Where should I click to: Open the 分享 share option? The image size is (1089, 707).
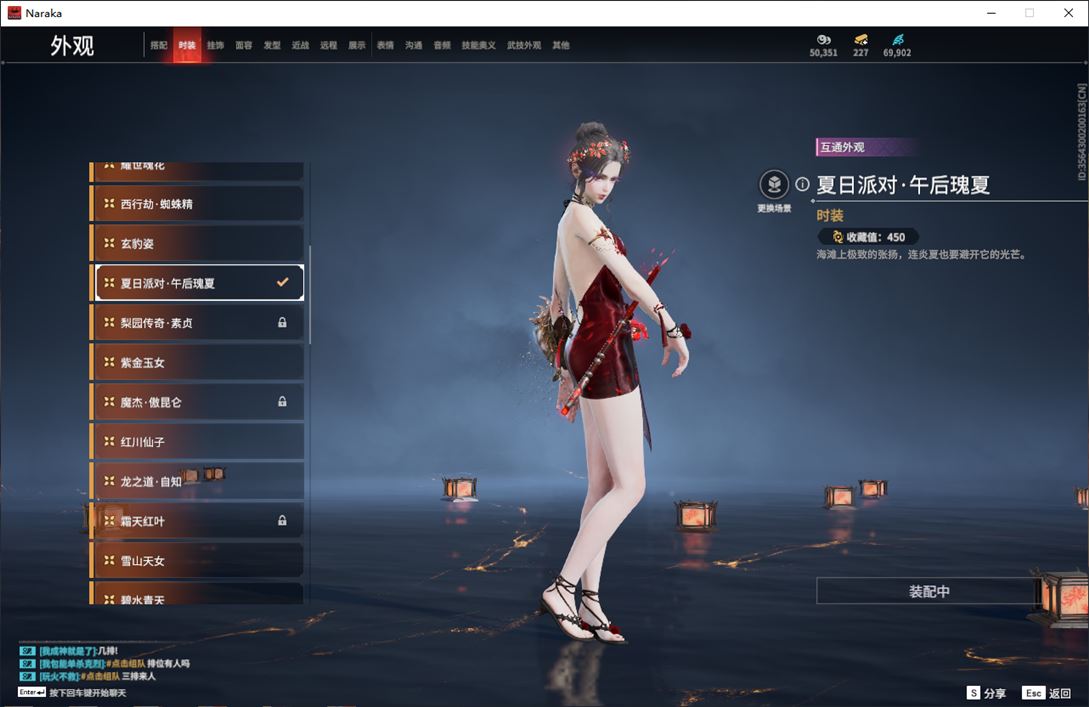click(986, 693)
